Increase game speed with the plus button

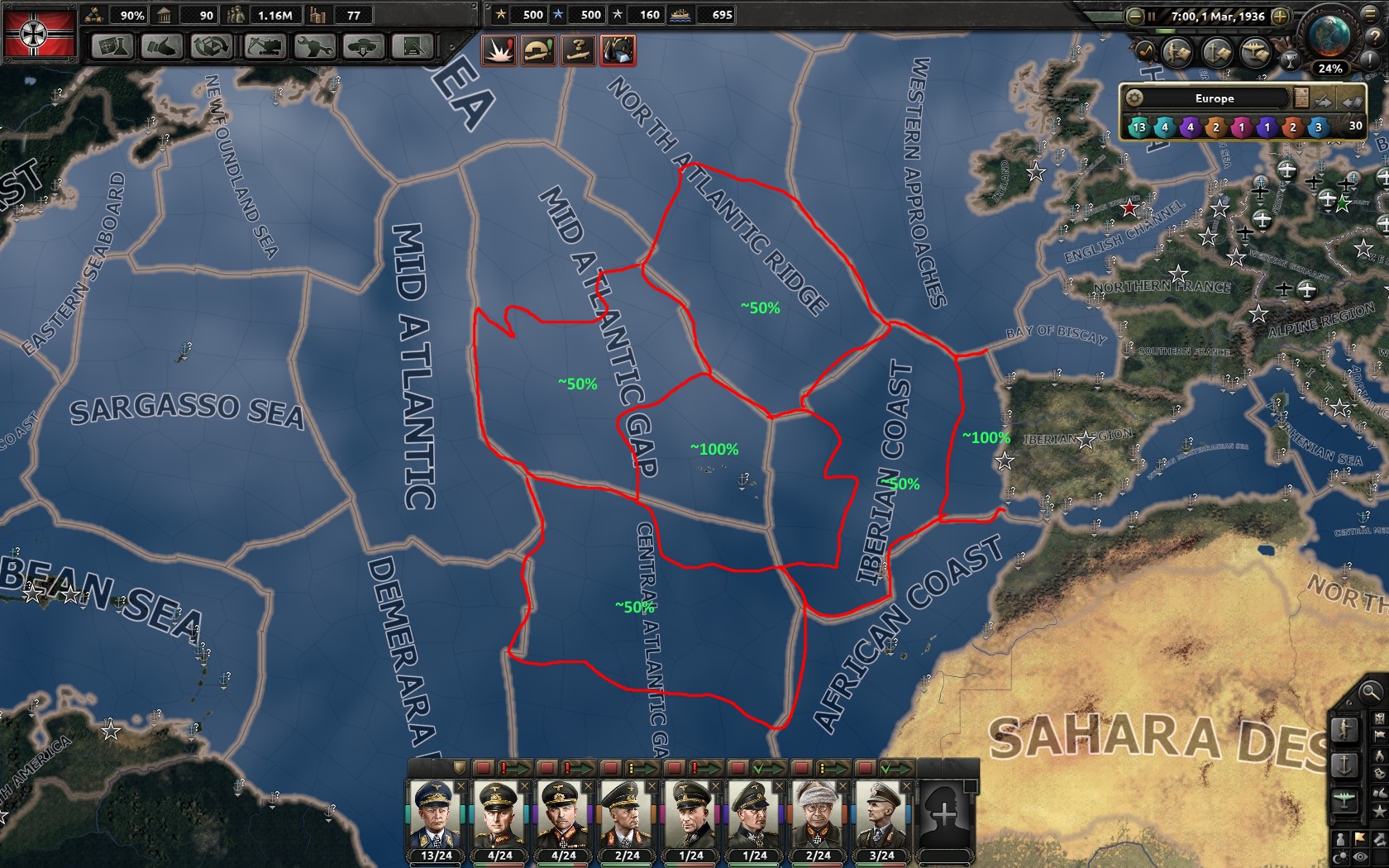click(x=1280, y=17)
